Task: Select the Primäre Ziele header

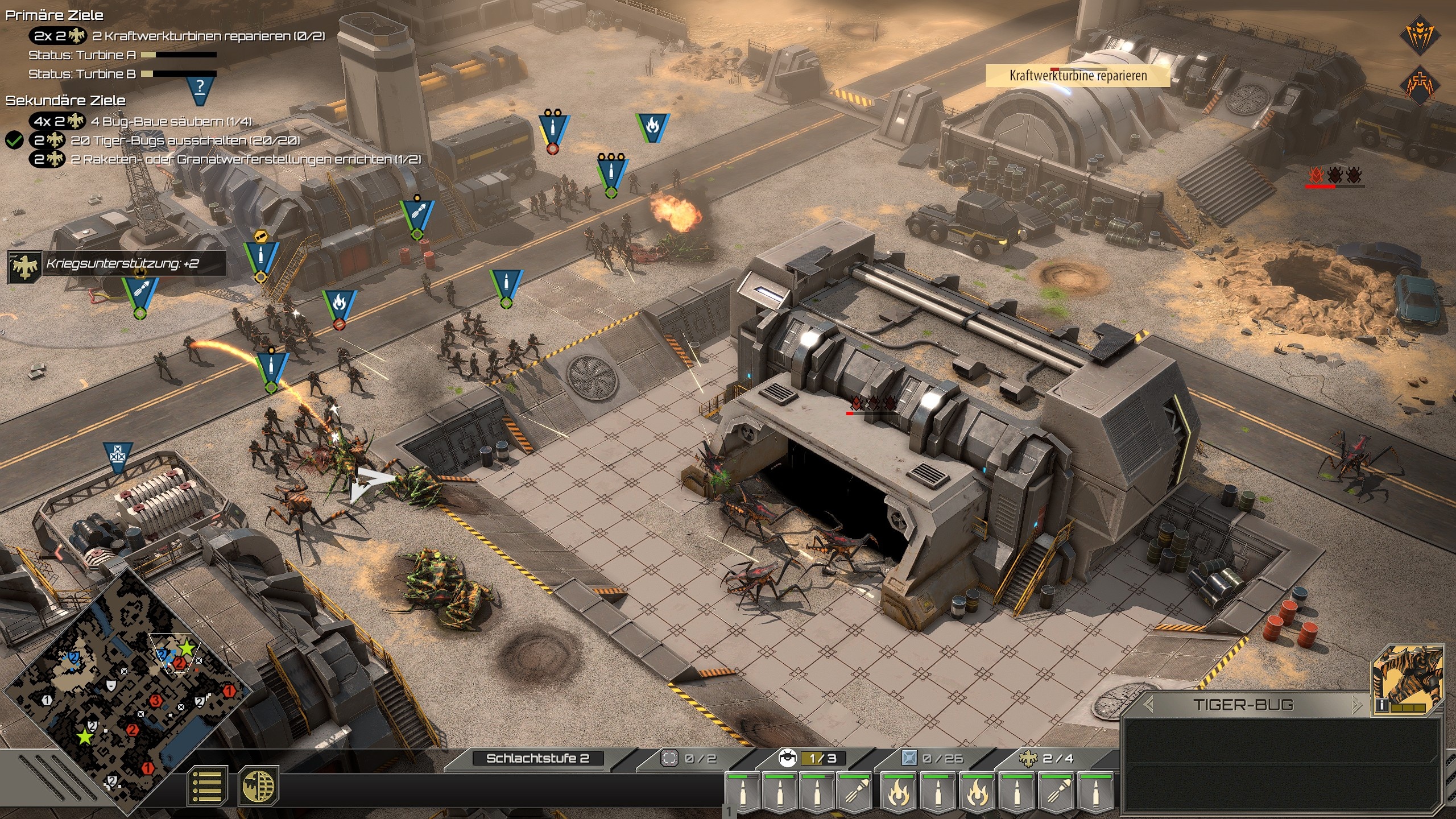Action: click(x=54, y=16)
